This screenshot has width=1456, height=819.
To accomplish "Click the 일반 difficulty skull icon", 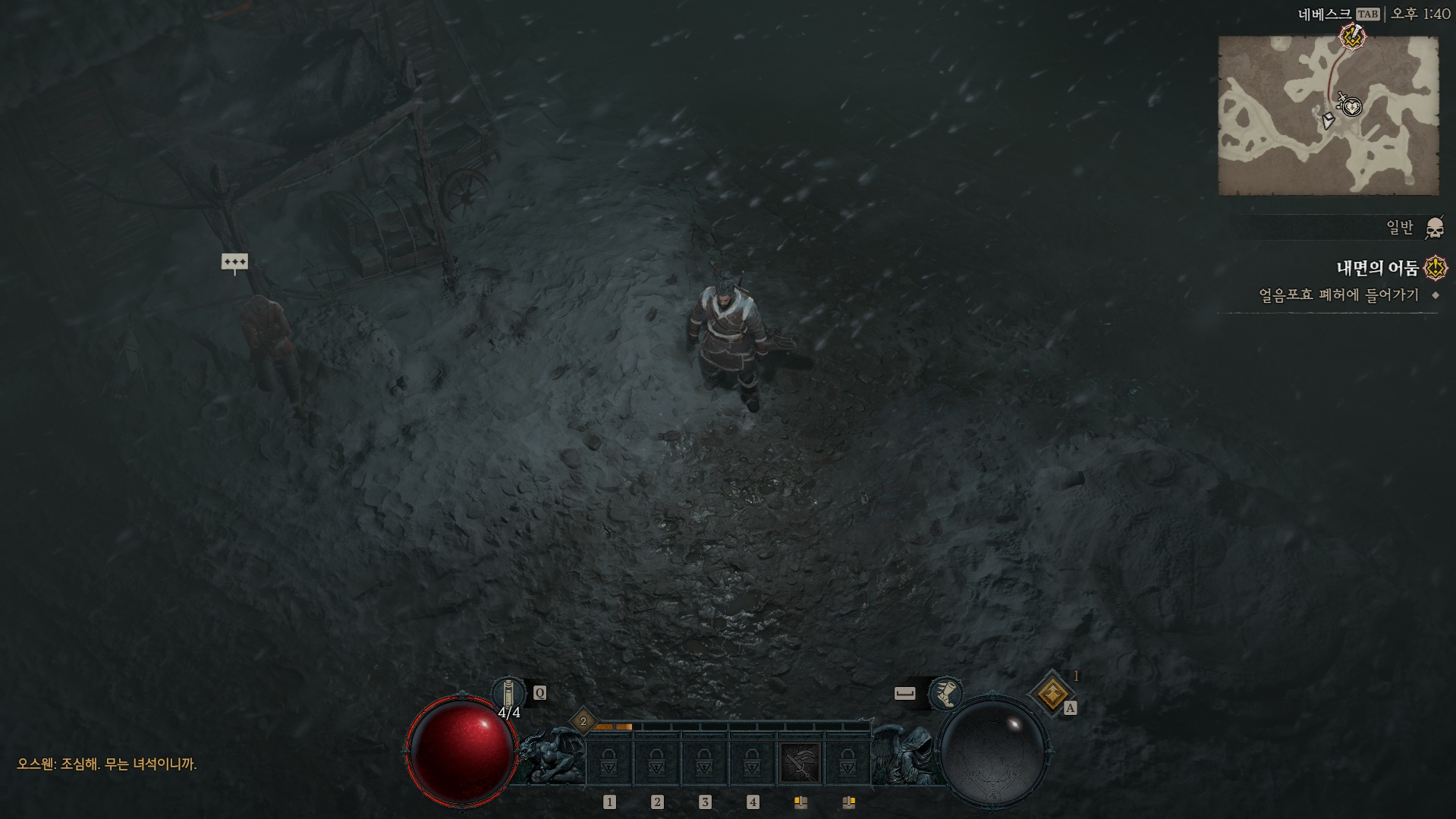I will tap(1434, 228).
